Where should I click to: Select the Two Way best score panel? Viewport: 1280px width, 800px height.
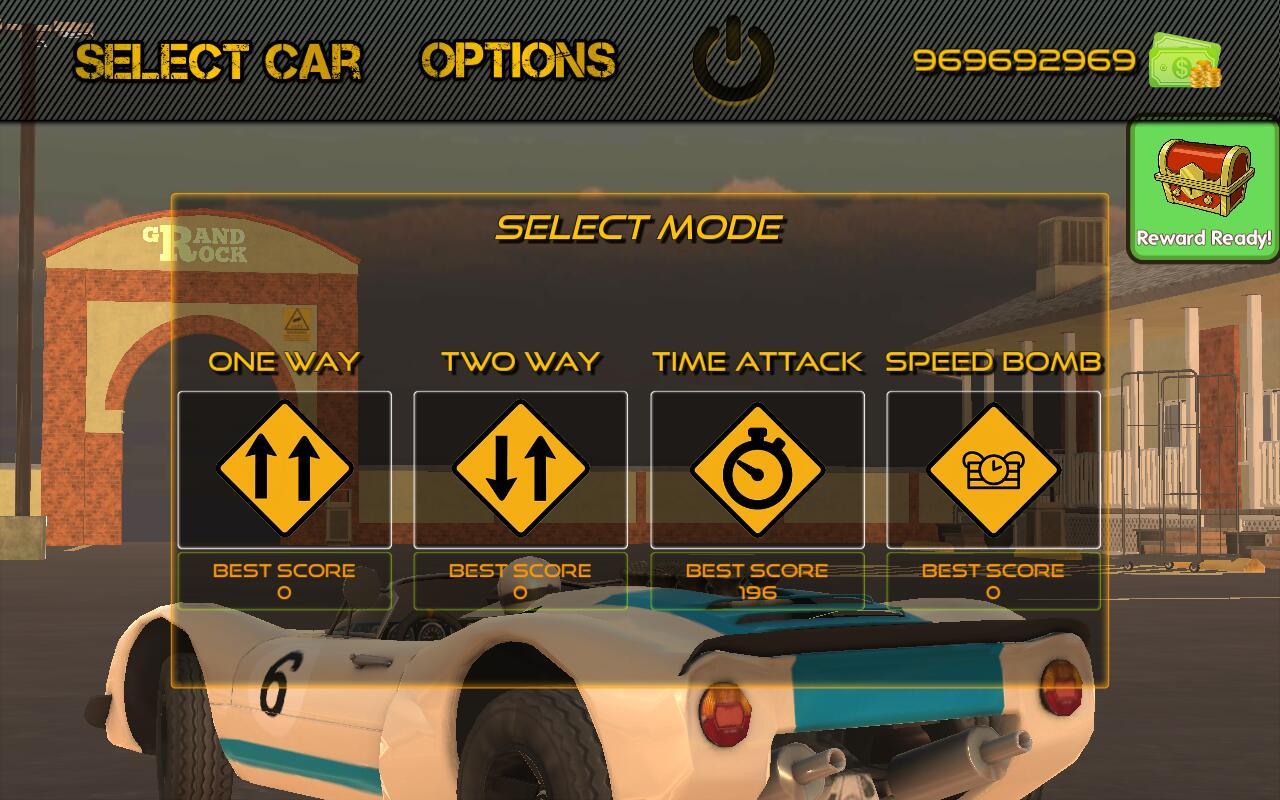tap(520, 580)
